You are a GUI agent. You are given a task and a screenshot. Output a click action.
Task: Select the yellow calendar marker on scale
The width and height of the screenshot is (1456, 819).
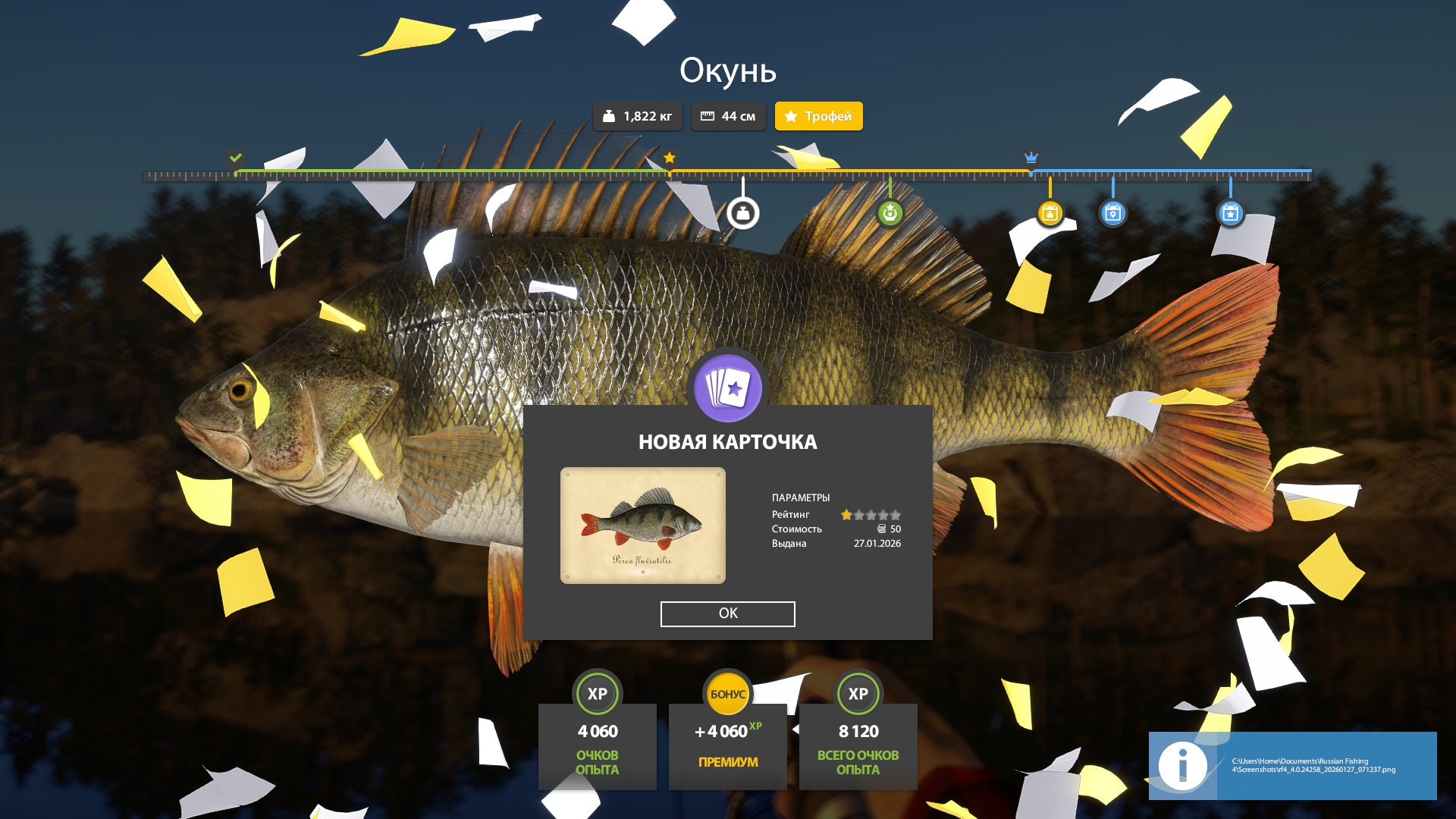tap(1050, 214)
